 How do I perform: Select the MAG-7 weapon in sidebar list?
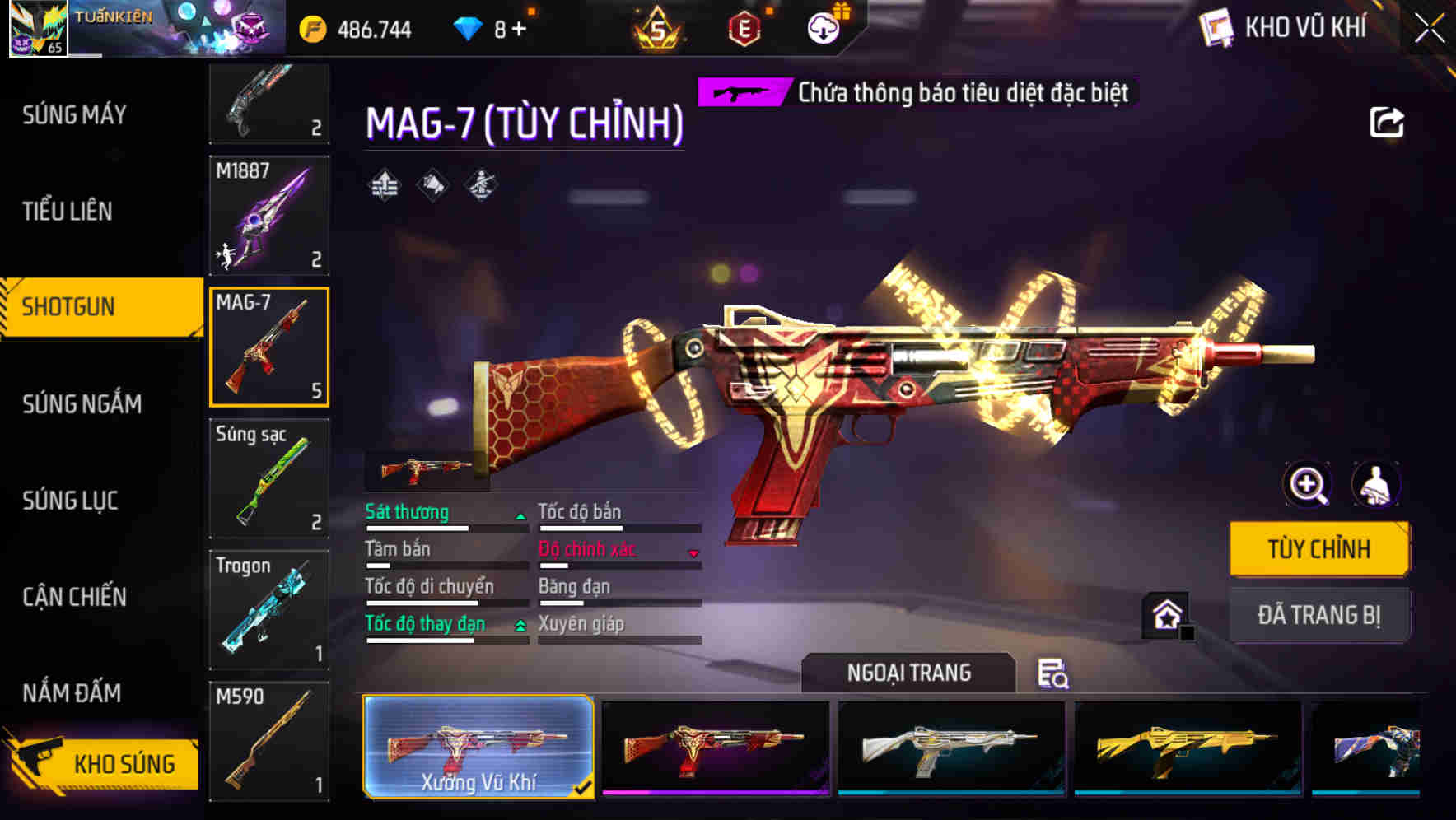tap(269, 346)
